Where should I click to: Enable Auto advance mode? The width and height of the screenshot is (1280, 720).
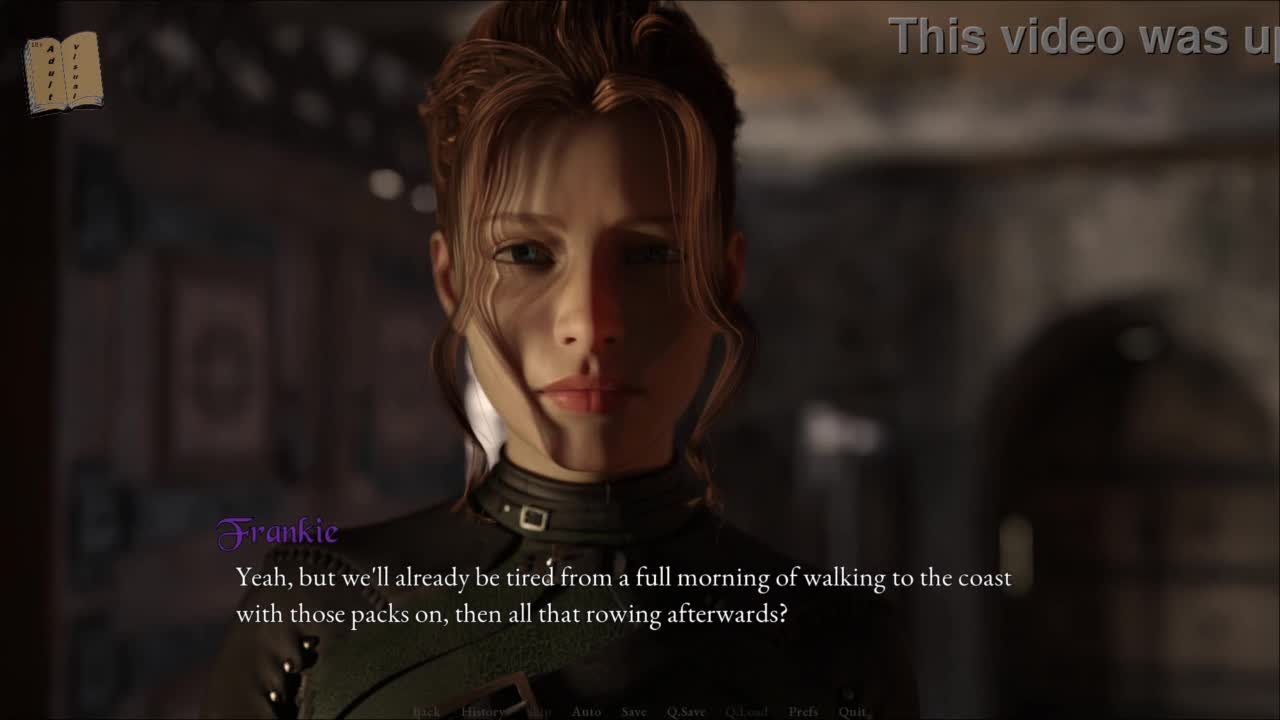586,712
